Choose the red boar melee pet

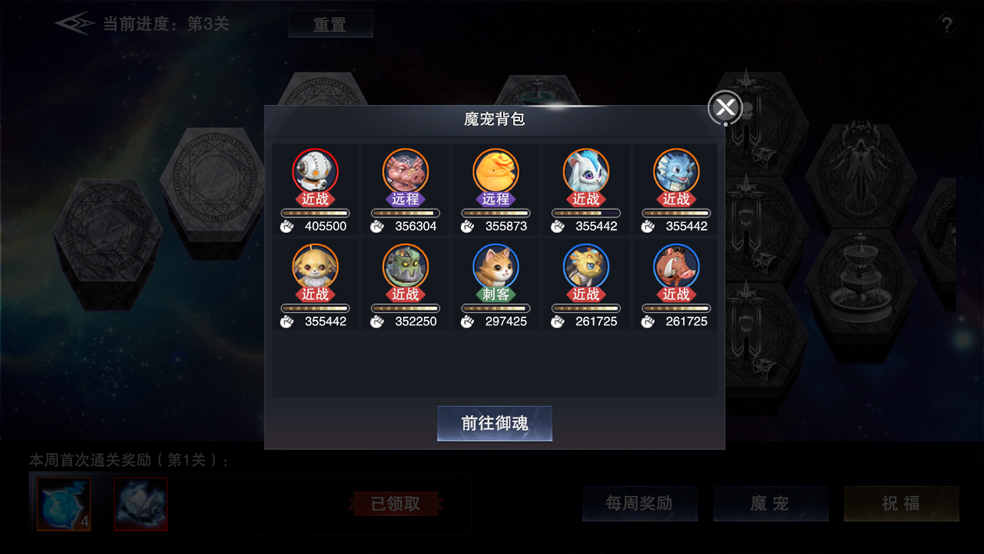pos(676,268)
